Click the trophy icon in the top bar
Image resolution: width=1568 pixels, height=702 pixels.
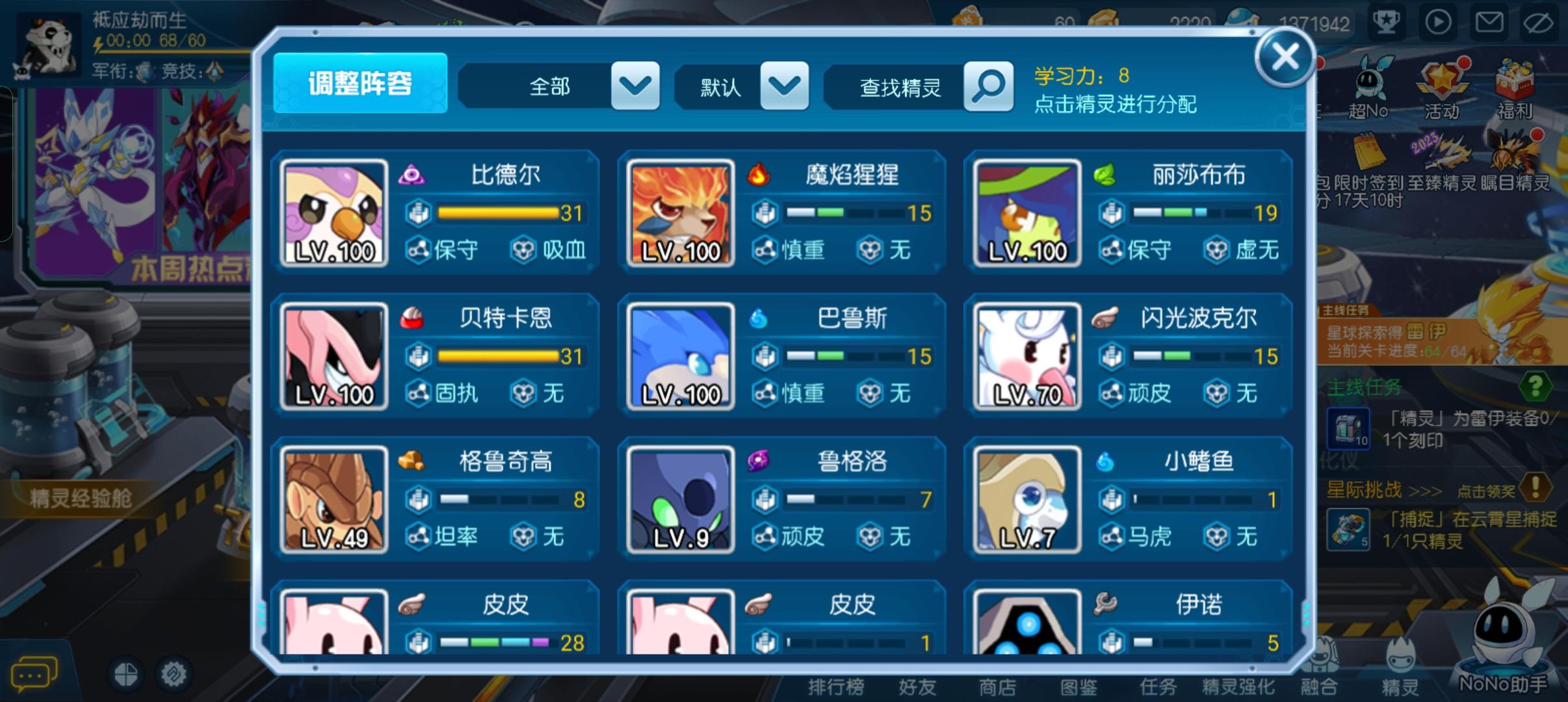coord(1386,21)
